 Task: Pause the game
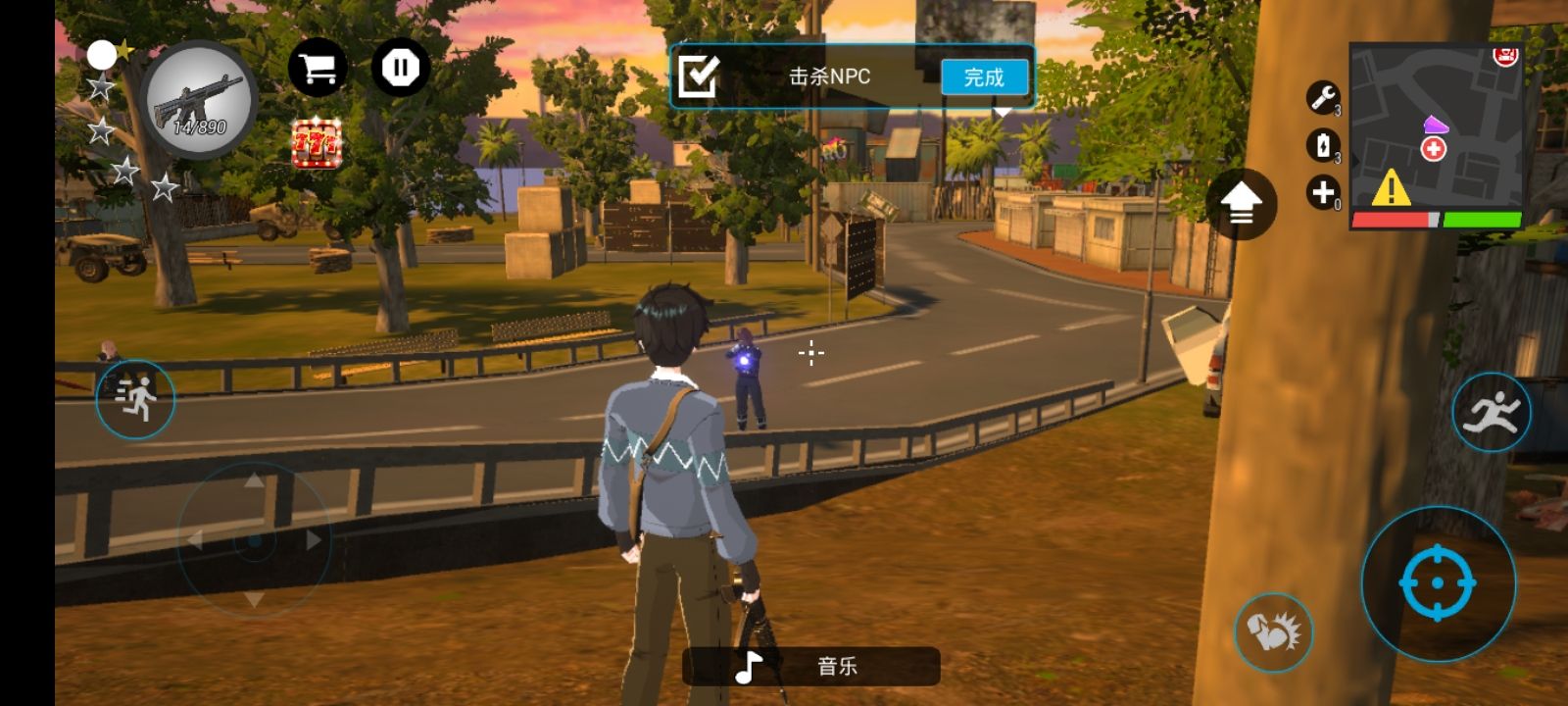pyautogui.click(x=400, y=68)
